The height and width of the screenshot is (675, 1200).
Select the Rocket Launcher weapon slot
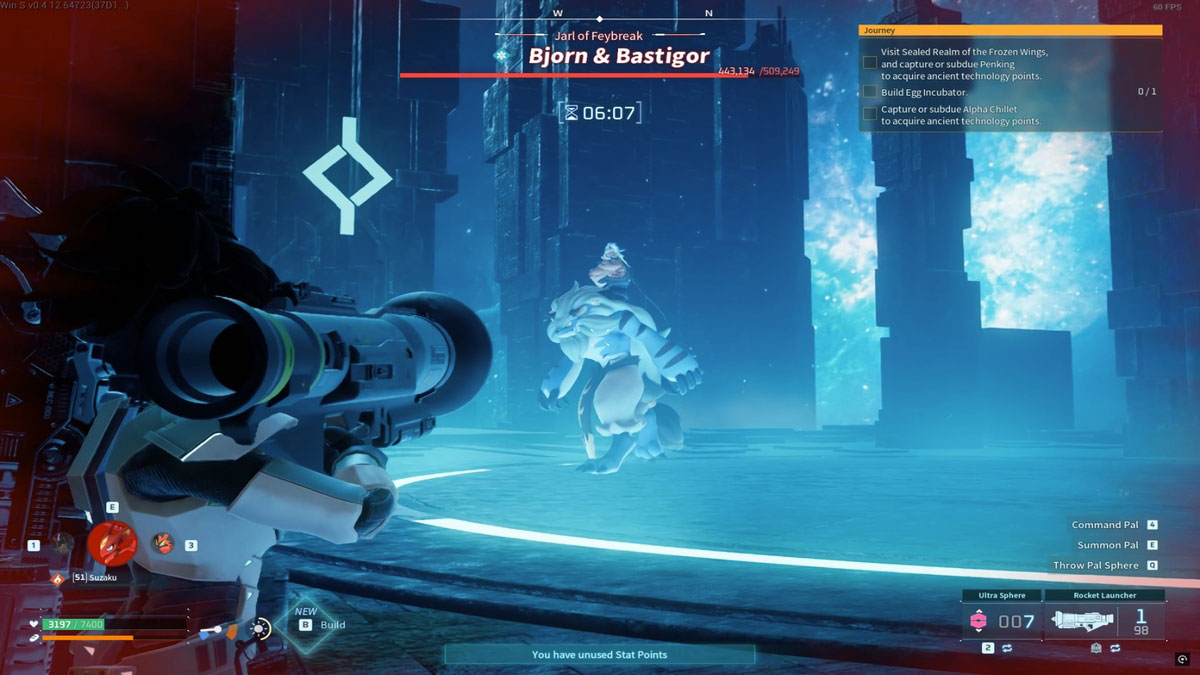(1105, 621)
